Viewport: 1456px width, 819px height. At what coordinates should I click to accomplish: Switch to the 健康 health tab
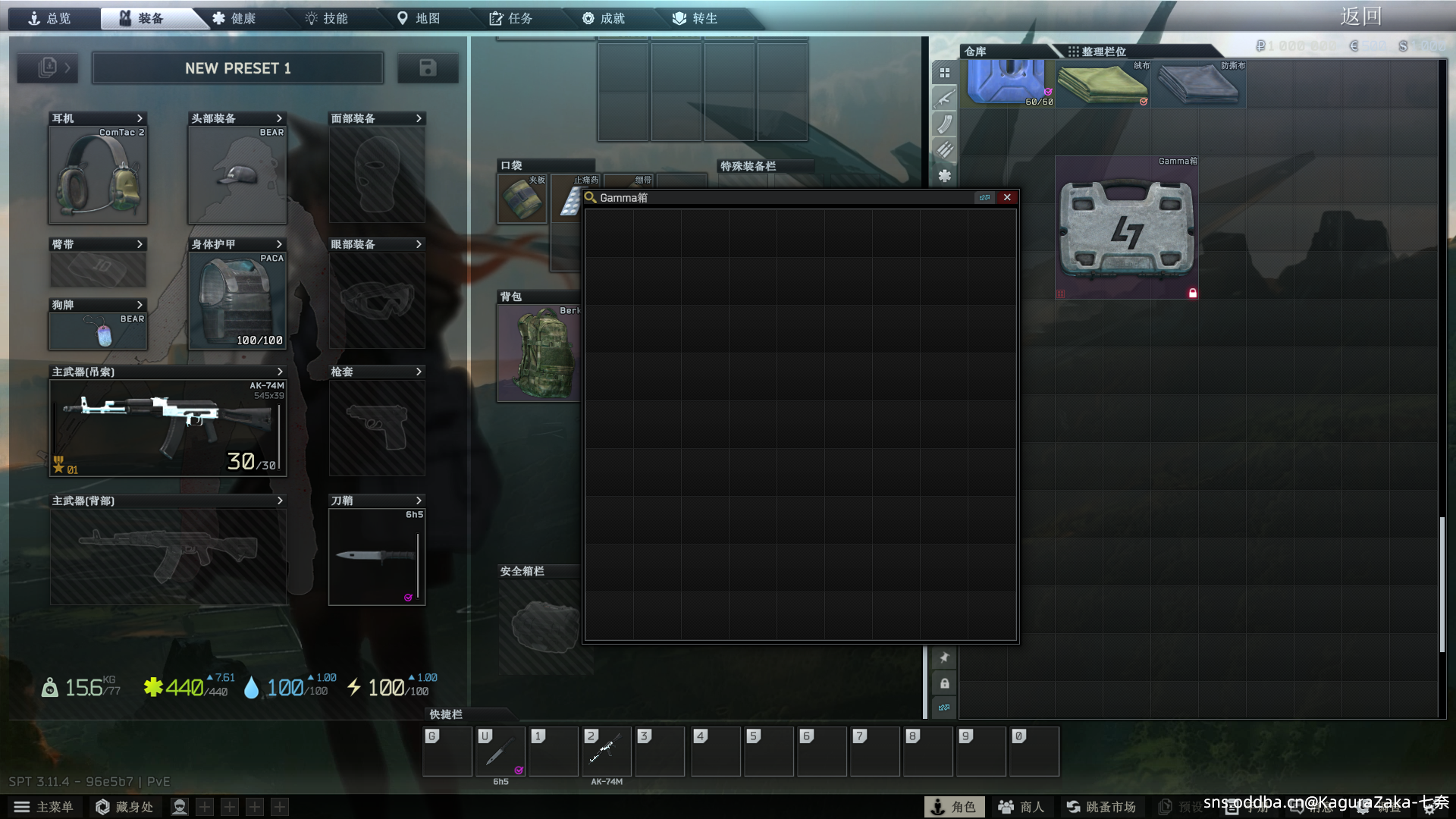[x=234, y=18]
